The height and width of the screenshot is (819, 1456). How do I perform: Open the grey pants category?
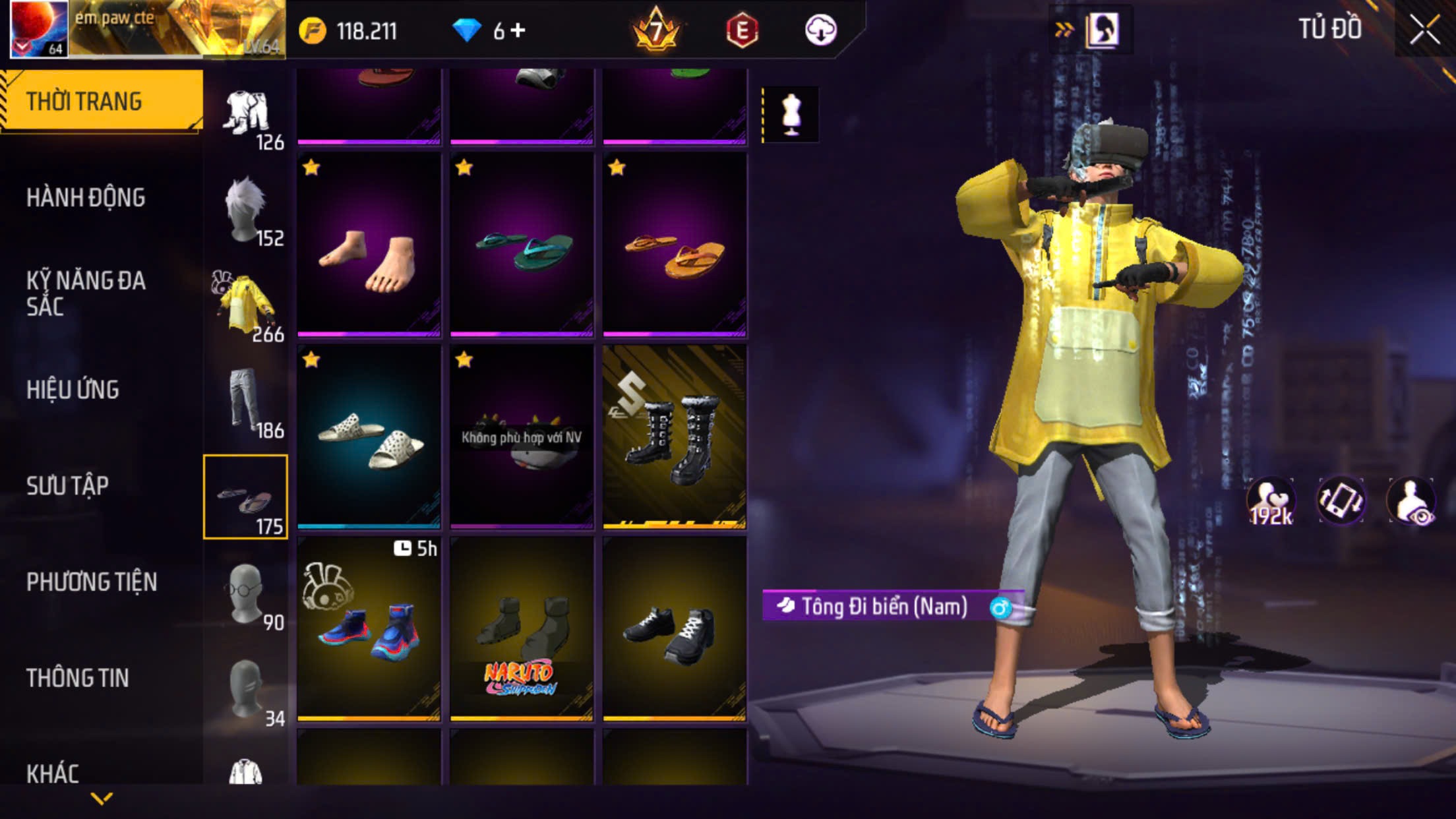pyautogui.click(x=245, y=401)
